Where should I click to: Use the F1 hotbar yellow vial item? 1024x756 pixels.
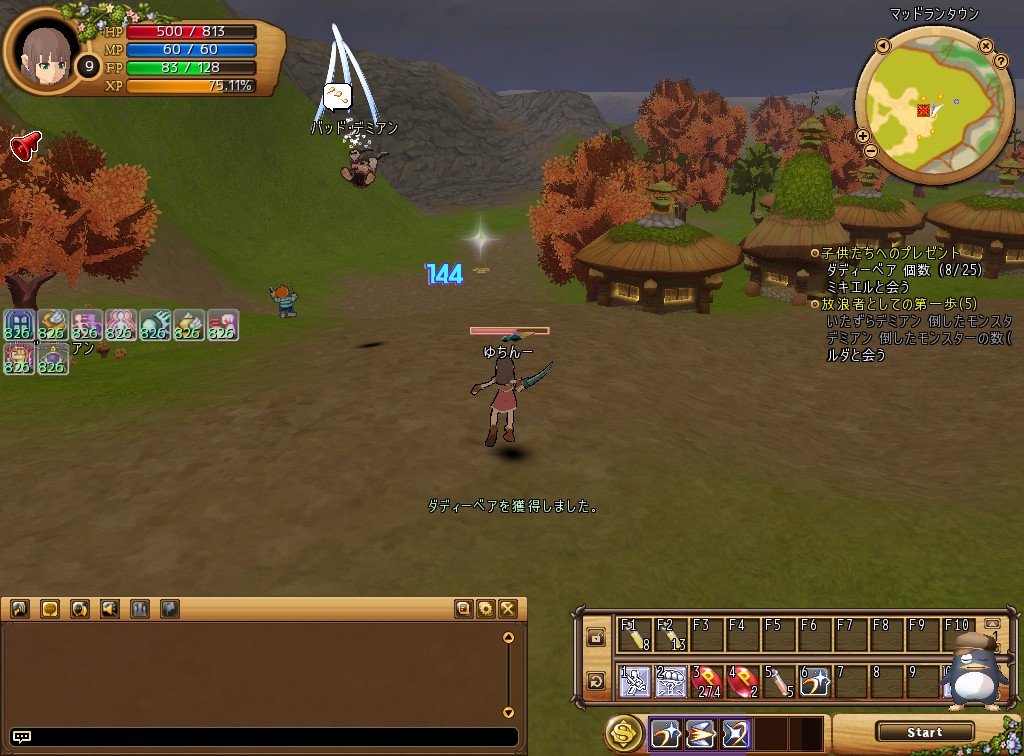point(634,636)
